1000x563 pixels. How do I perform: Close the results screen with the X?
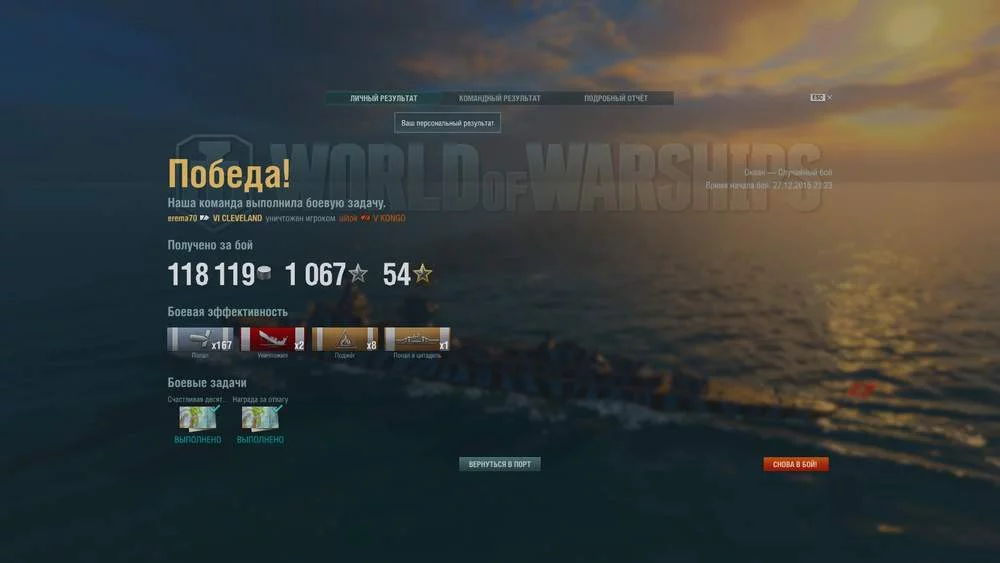coord(829,98)
